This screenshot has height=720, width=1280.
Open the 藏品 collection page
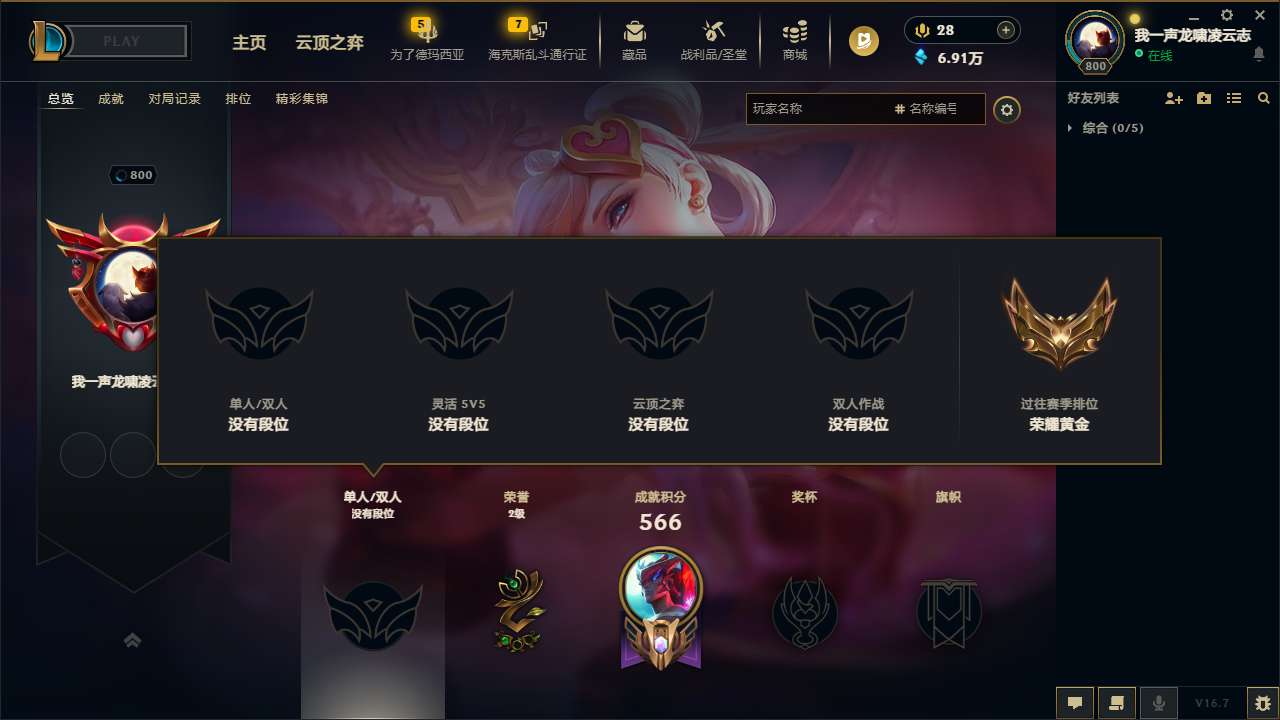634,40
